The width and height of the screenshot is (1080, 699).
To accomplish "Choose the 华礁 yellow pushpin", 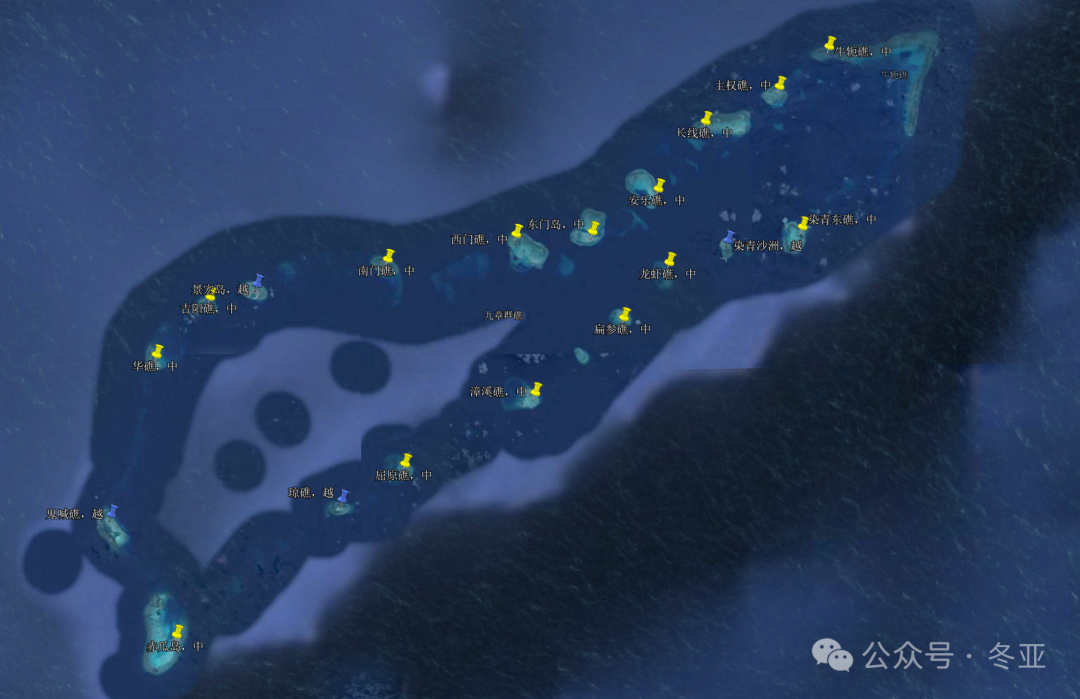I will point(157,351).
